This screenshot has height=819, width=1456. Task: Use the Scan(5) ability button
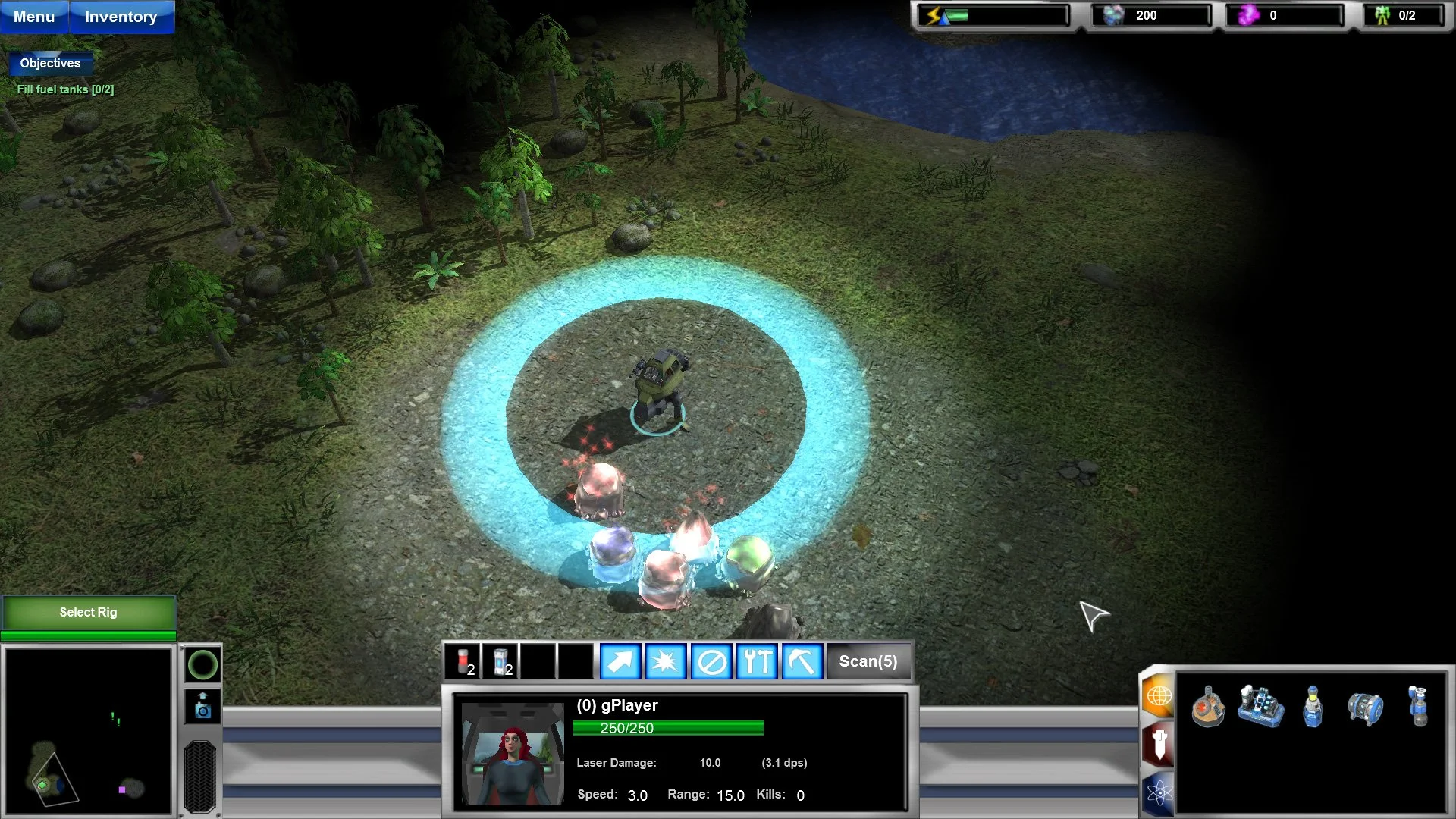point(868,661)
